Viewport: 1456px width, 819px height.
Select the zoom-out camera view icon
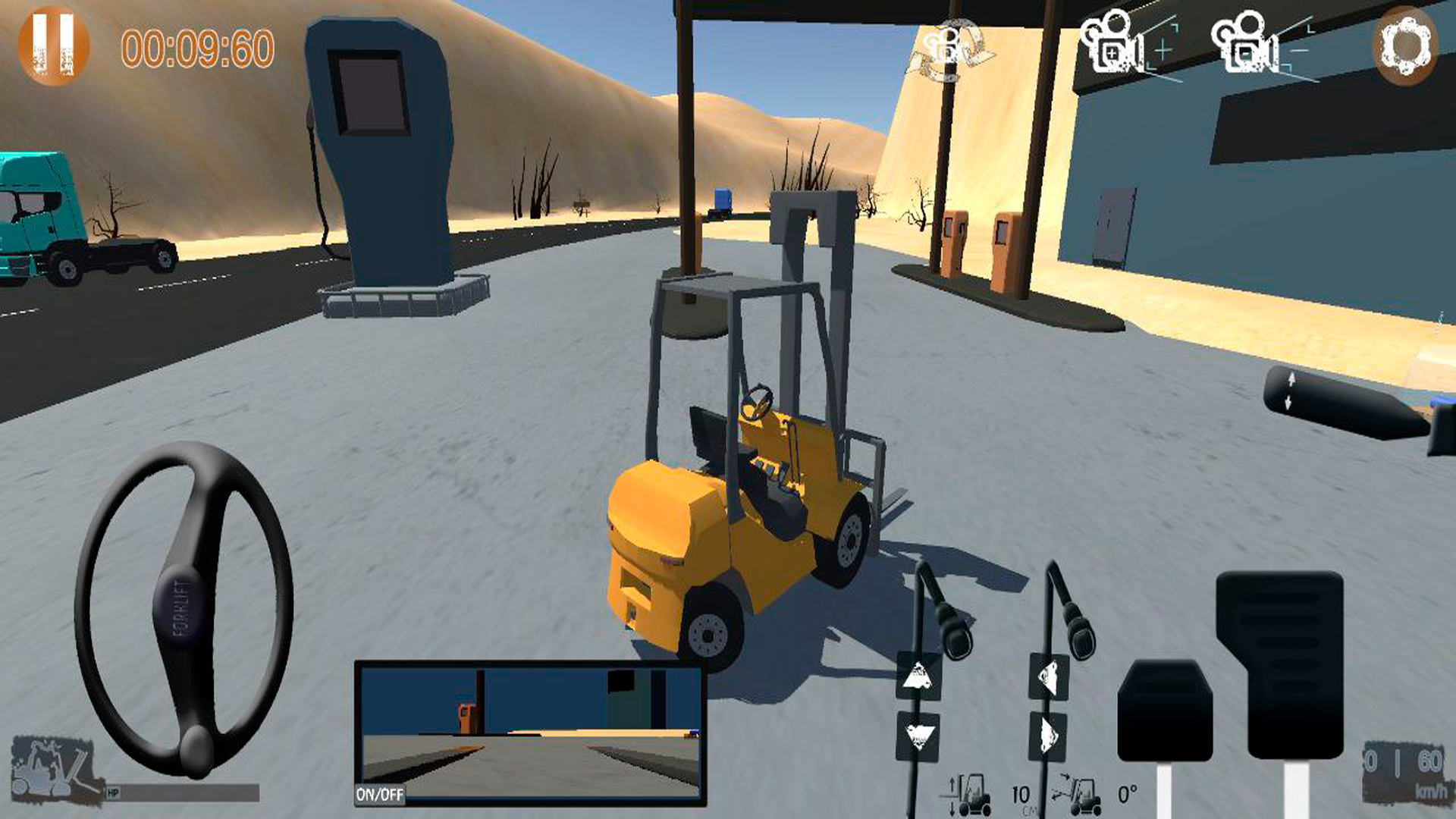coord(1246,47)
